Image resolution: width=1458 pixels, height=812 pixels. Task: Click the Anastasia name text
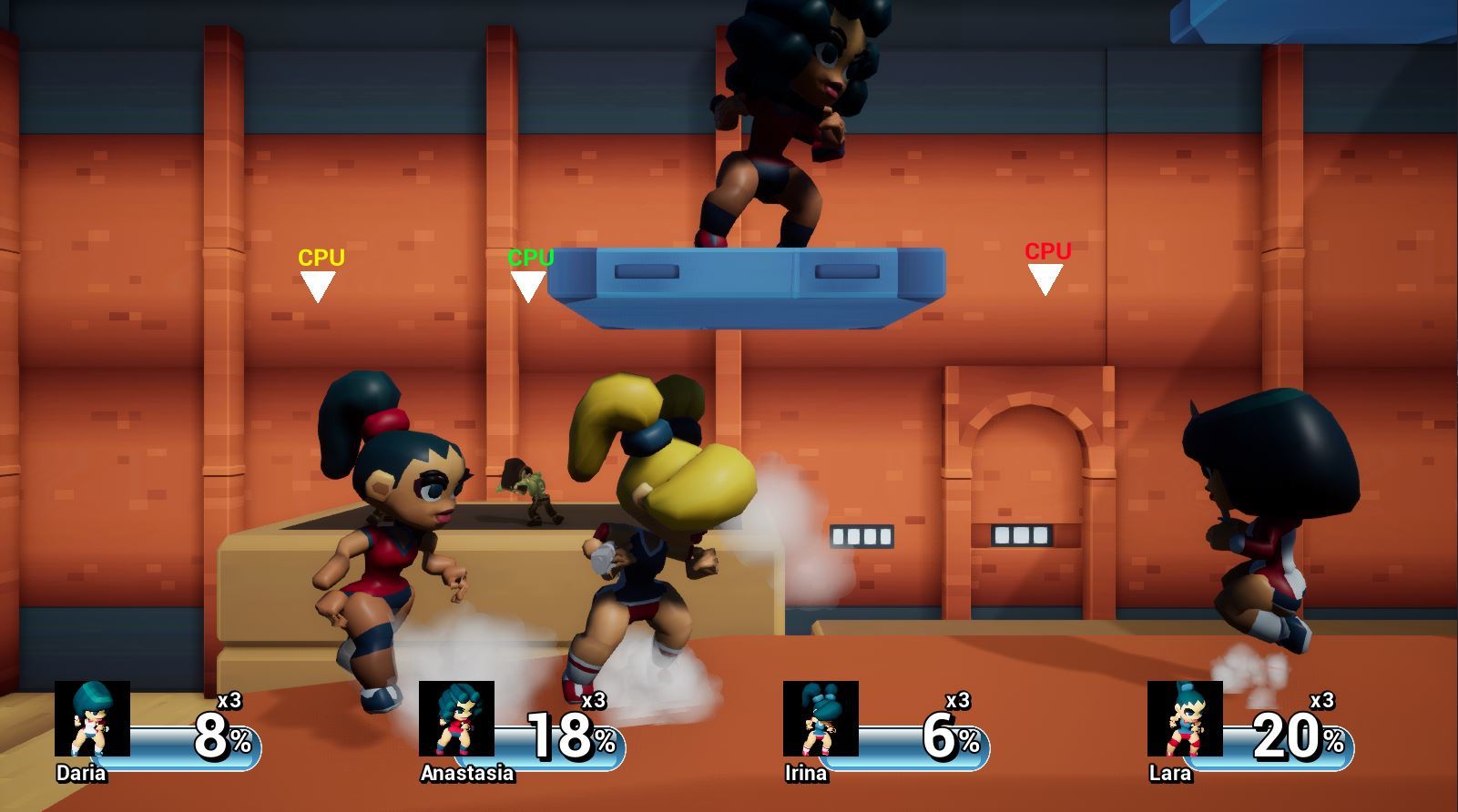(x=466, y=775)
